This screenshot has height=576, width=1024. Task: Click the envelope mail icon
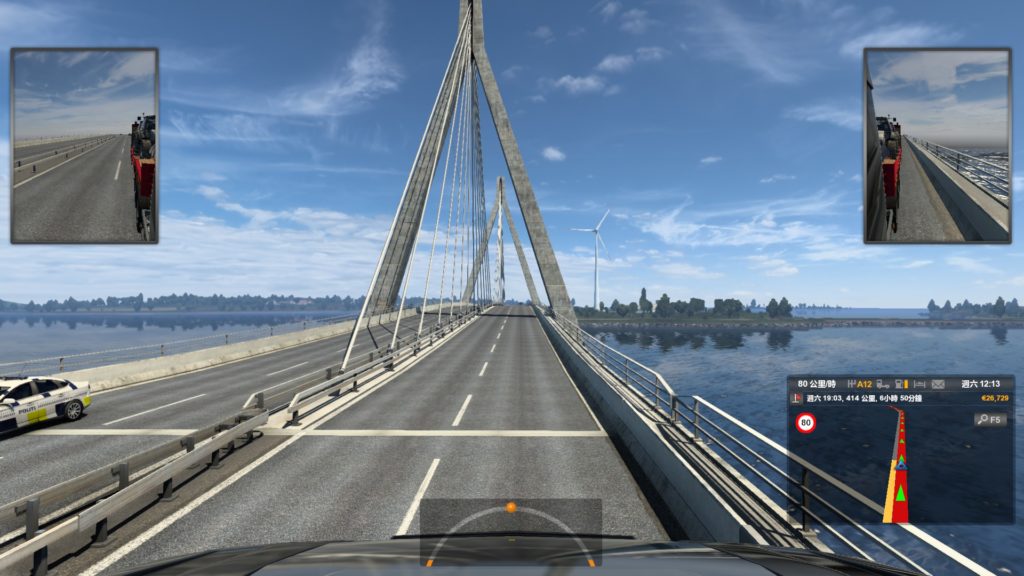(x=938, y=384)
